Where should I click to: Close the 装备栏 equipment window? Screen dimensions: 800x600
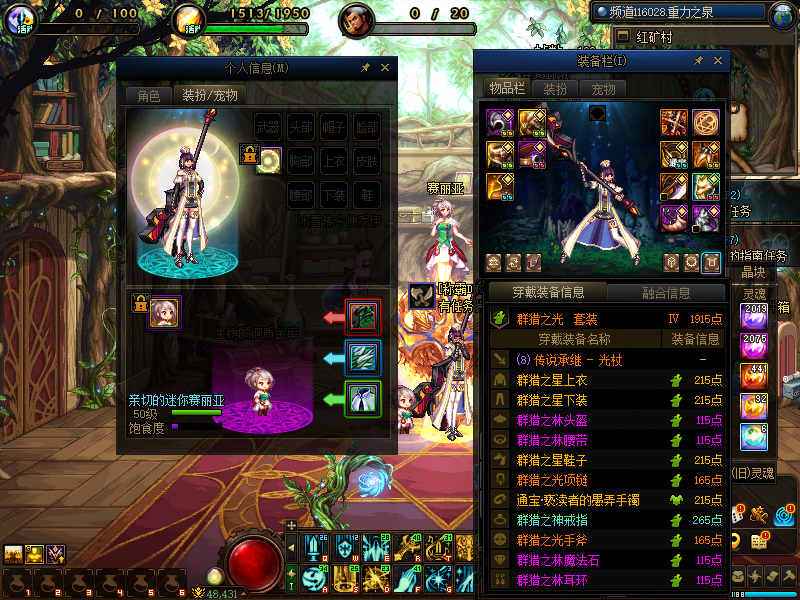pos(717,61)
